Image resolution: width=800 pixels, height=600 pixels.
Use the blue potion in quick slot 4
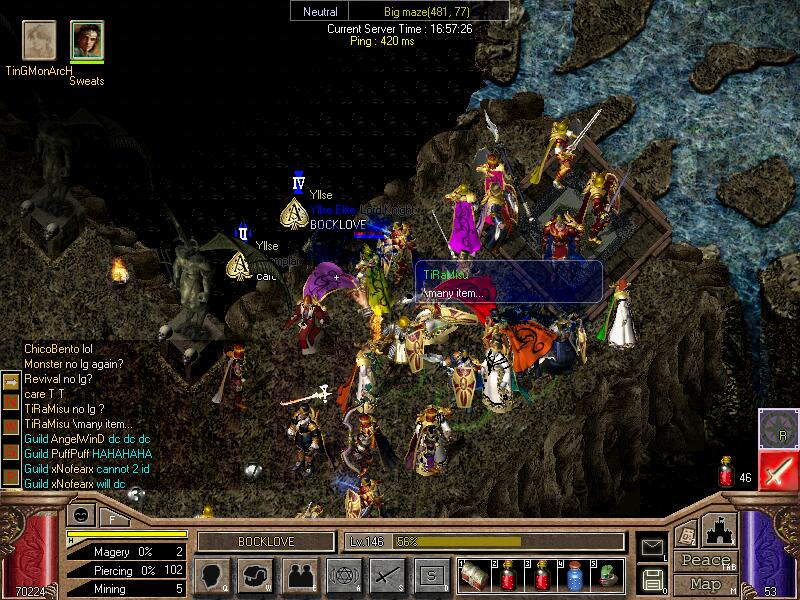574,575
